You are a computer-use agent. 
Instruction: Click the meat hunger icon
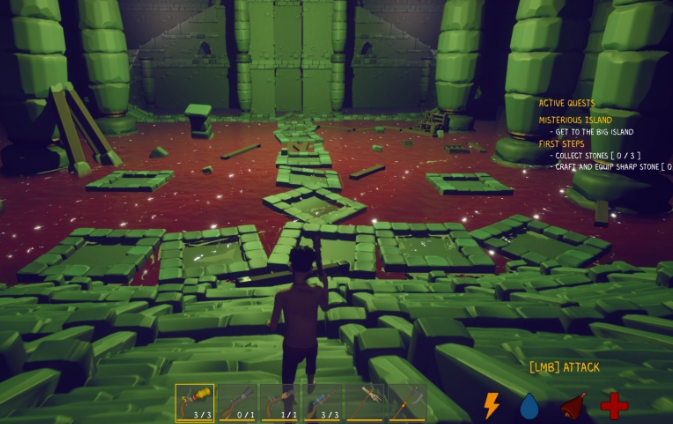(572, 405)
